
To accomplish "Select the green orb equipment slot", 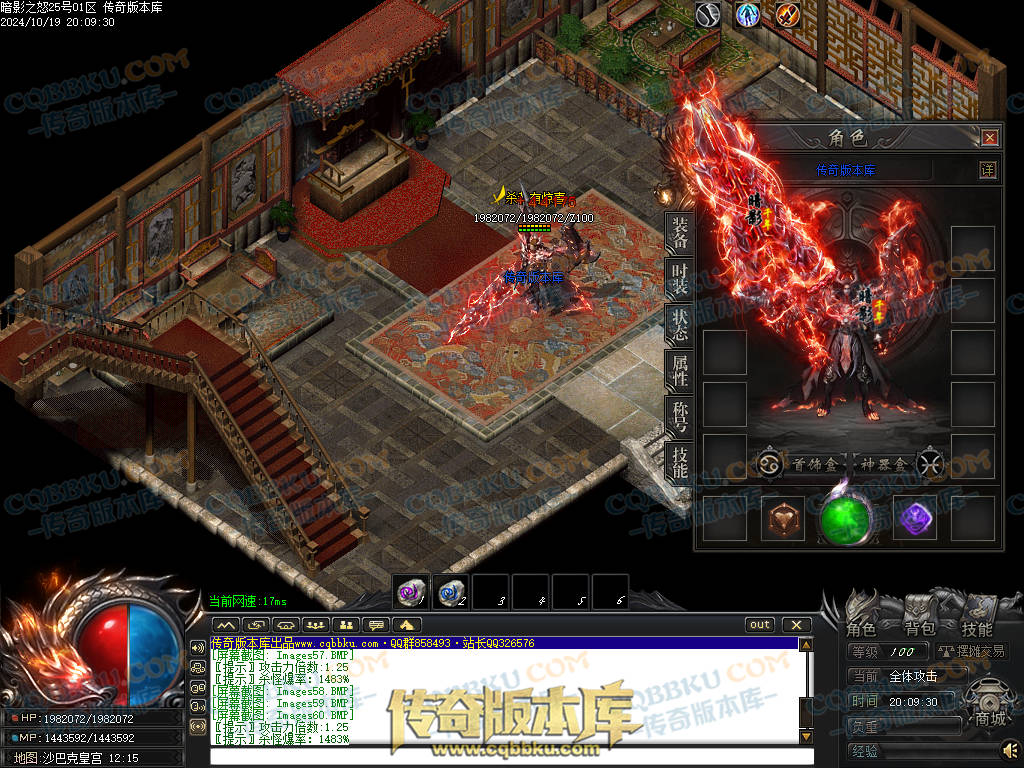I will click(x=846, y=519).
